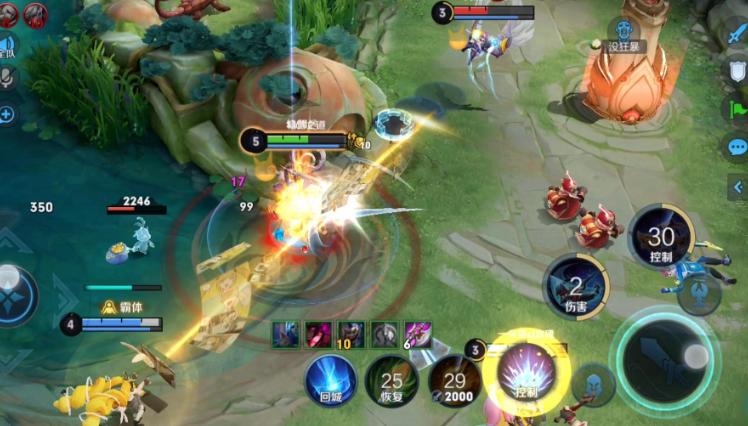Click the blue plus button on left edge

click(x=6, y=115)
